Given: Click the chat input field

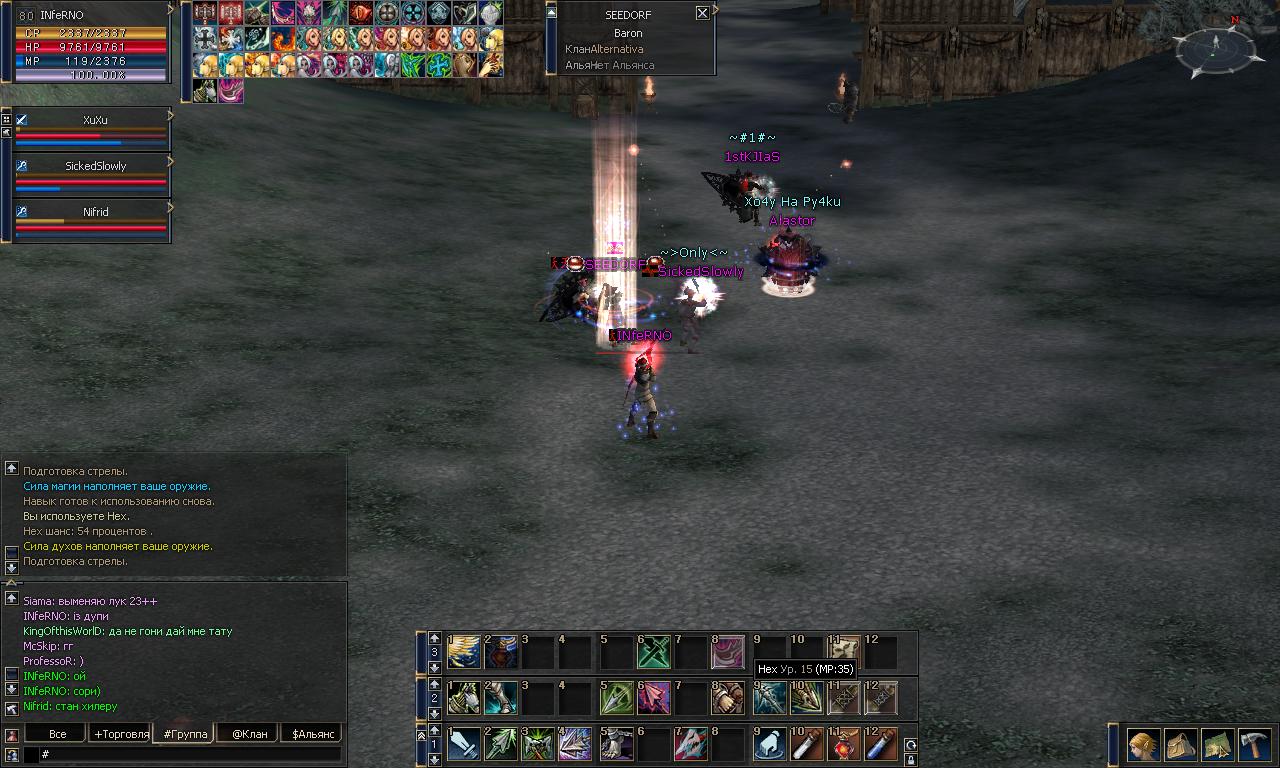Looking at the screenshot, I should [190, 754].
